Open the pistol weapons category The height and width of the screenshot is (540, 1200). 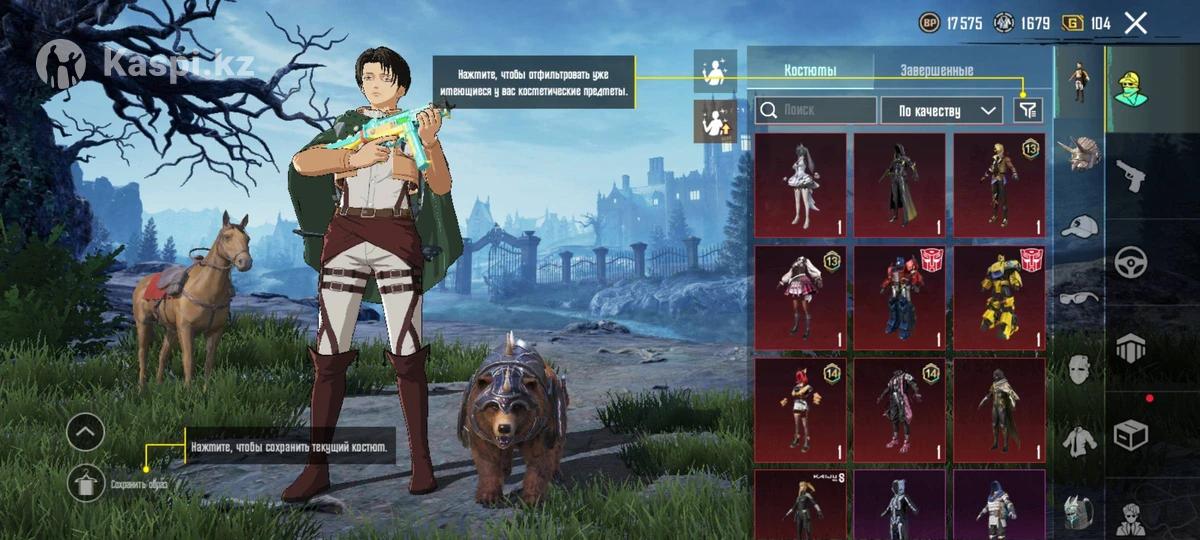pyautogui.click(x=1130, y=174)
